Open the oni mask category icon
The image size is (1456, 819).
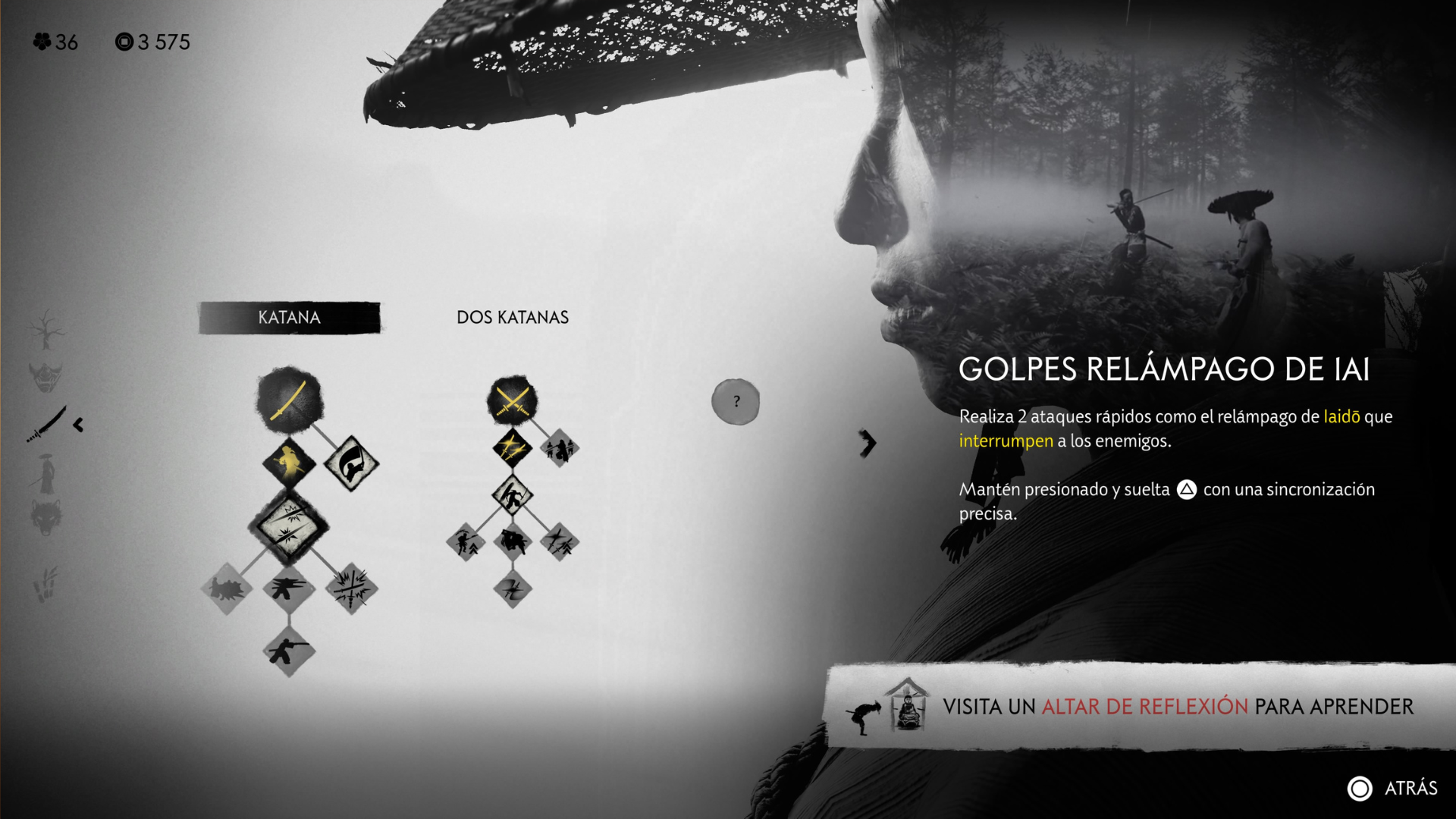[x=45, y=376]
